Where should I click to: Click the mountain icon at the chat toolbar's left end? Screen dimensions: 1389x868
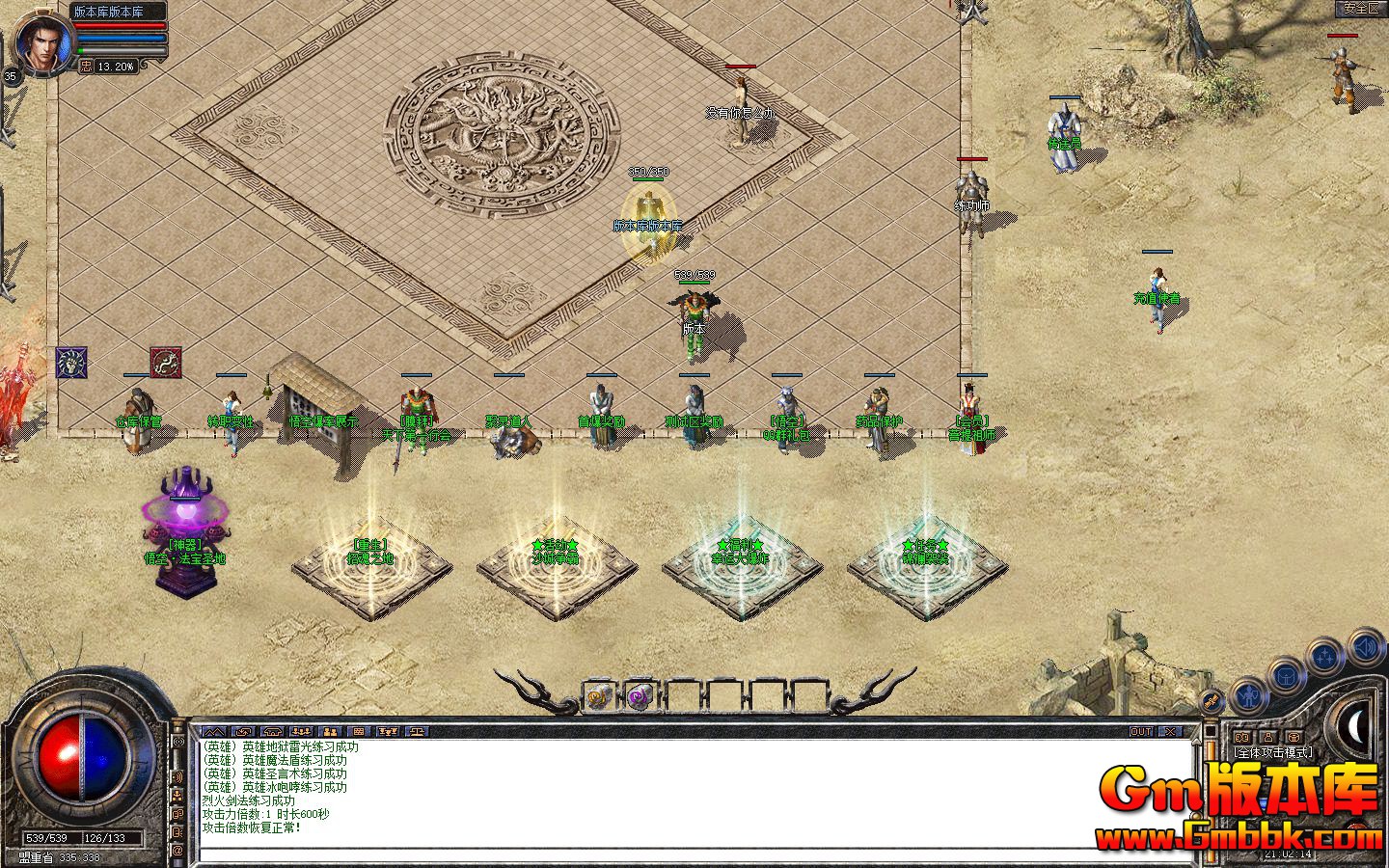pyautogui.click(x=214, y=731)
